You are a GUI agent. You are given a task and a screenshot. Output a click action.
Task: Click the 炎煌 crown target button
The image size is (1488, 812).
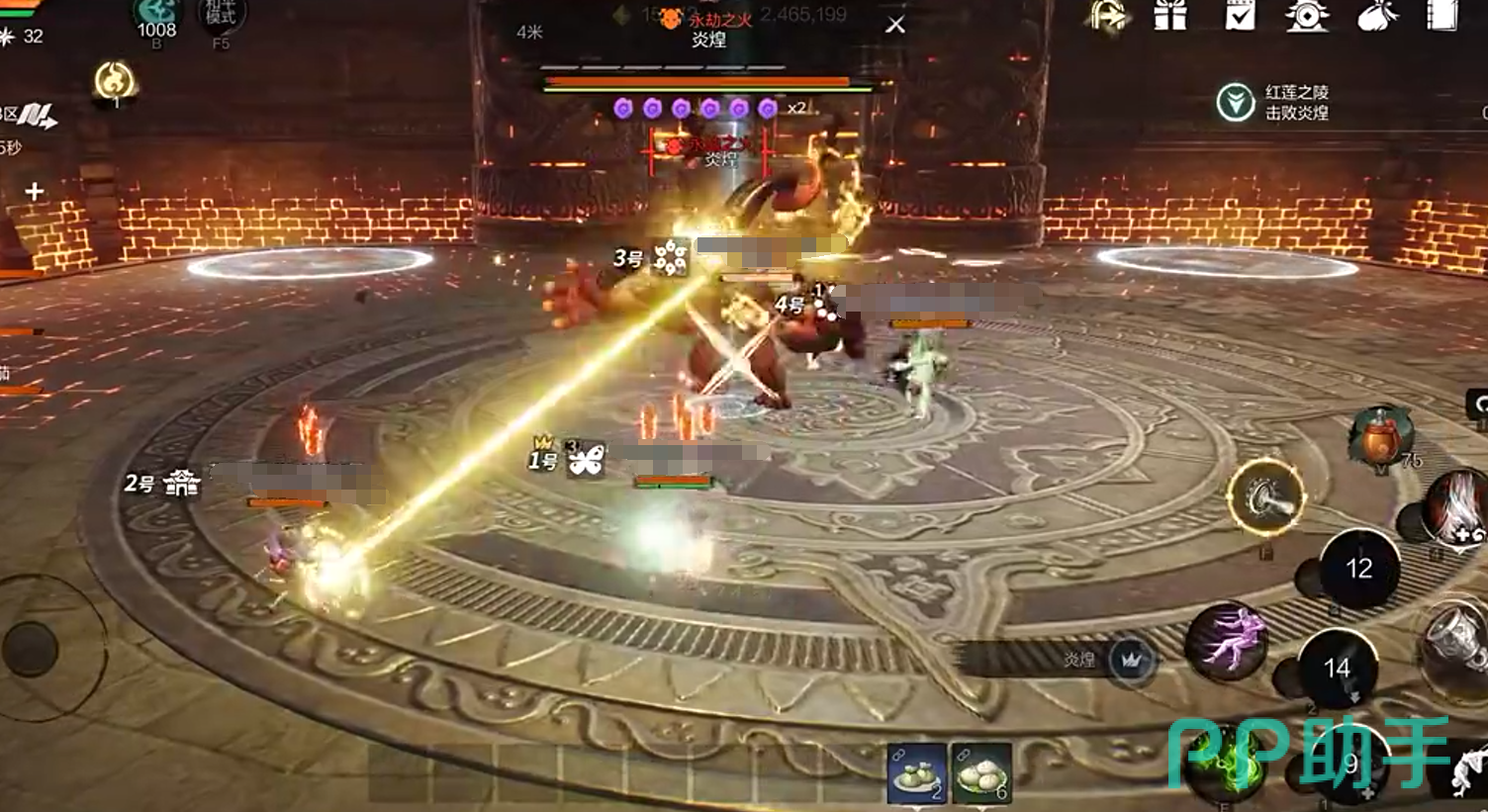point(1133,660)
